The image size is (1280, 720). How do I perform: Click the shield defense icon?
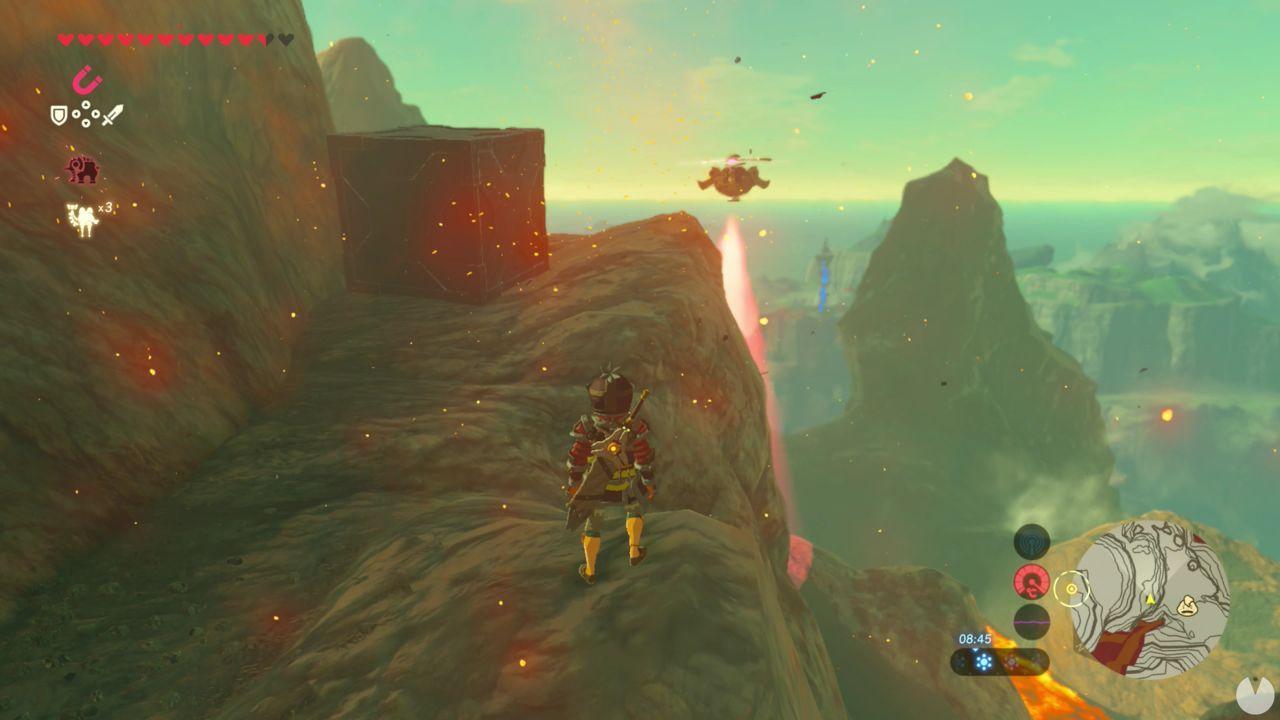[x=59, y=114]
